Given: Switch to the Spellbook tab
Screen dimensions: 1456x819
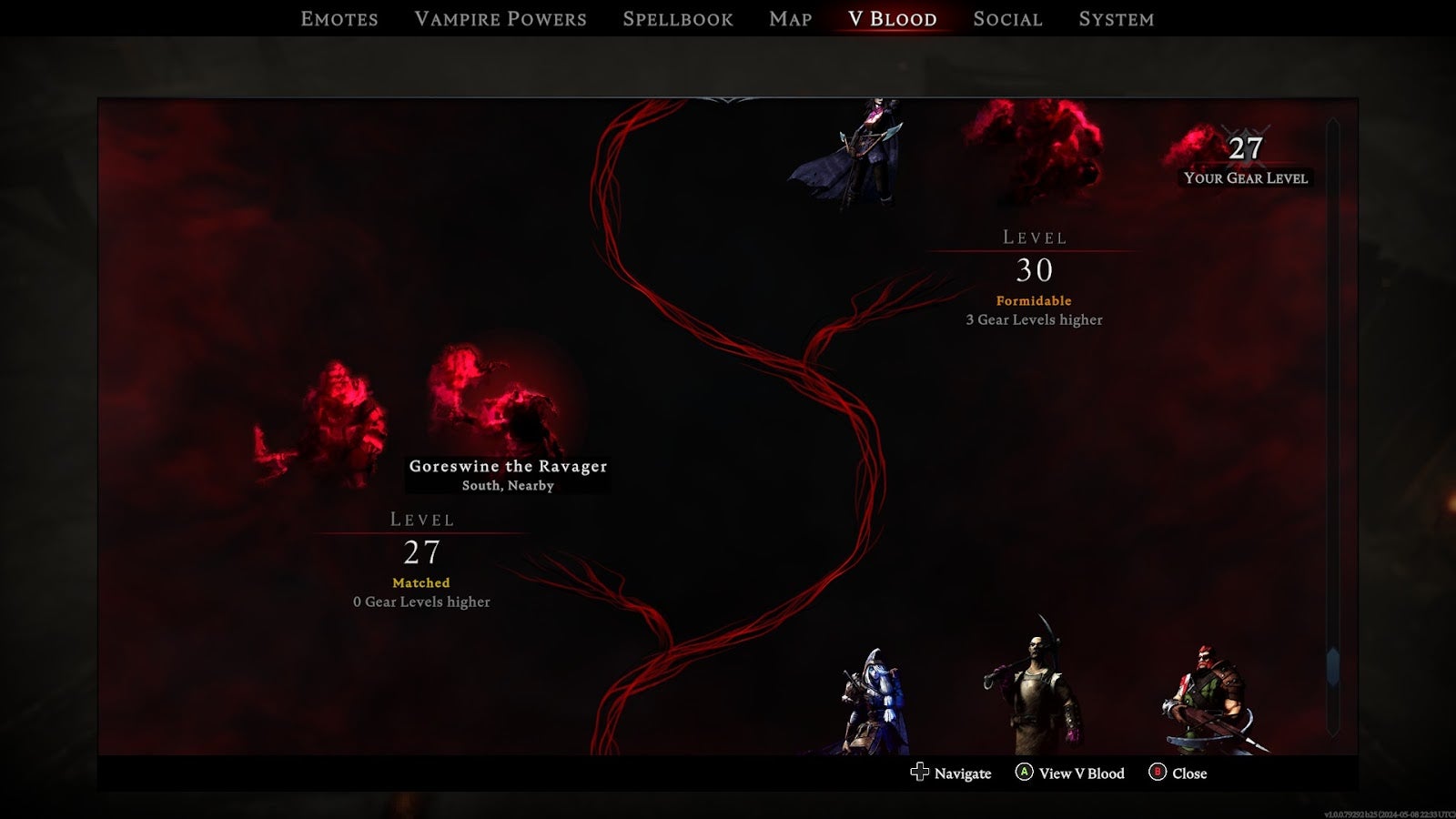Looking at the screenshot, I should click(x=677, y=18).
